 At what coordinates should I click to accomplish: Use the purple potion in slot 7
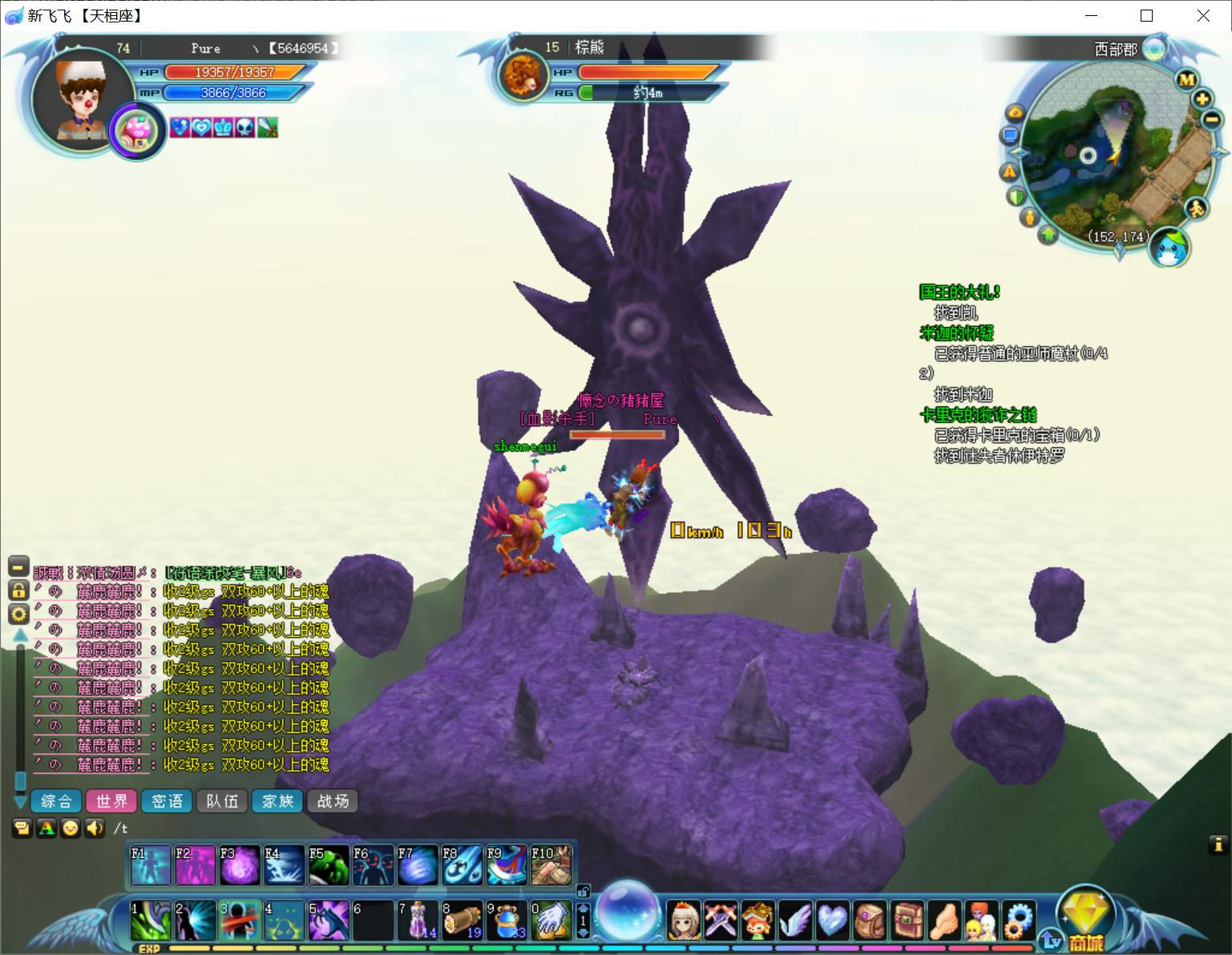[417, 920]
